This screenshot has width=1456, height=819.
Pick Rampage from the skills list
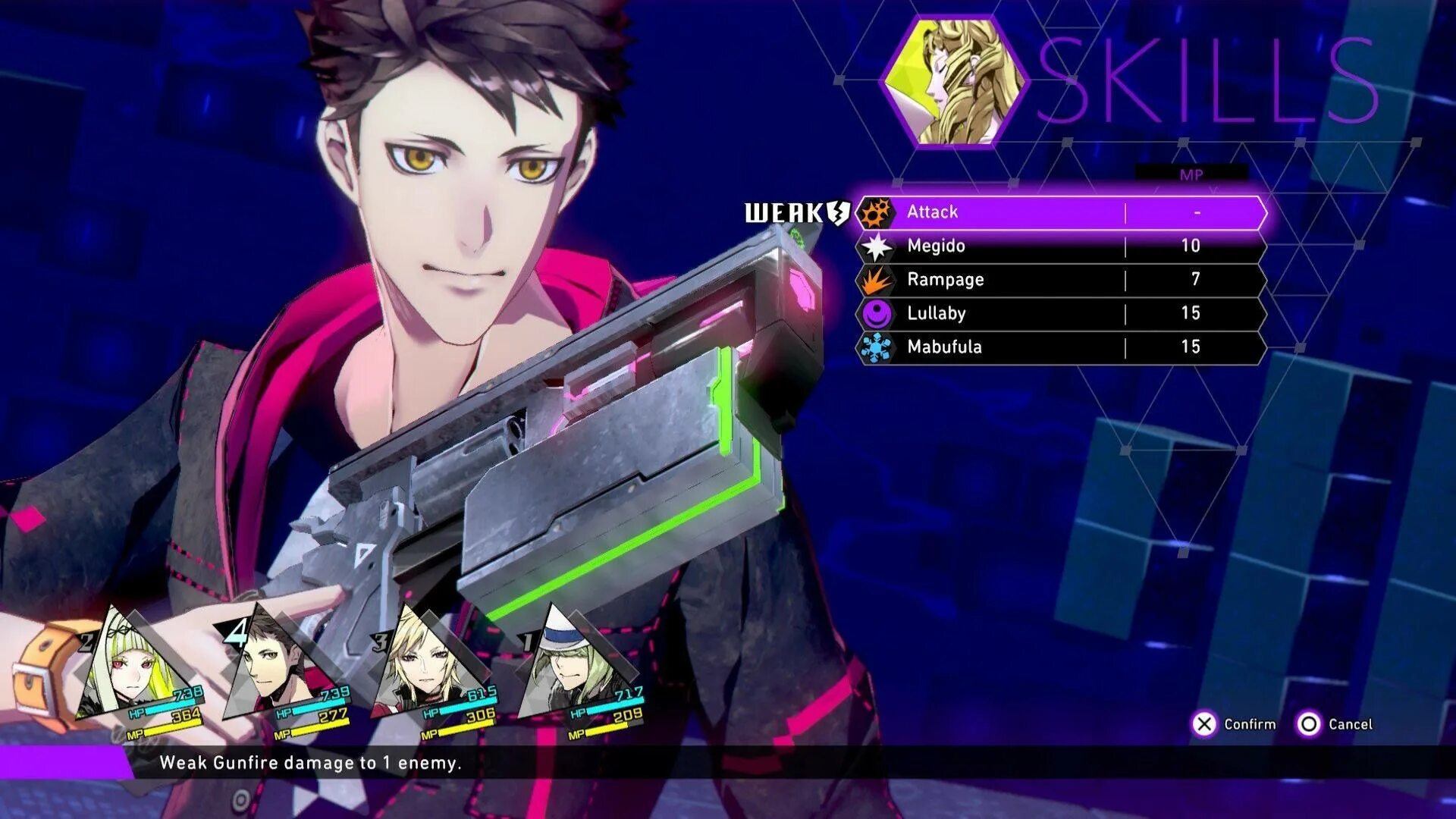(1062, 280)
